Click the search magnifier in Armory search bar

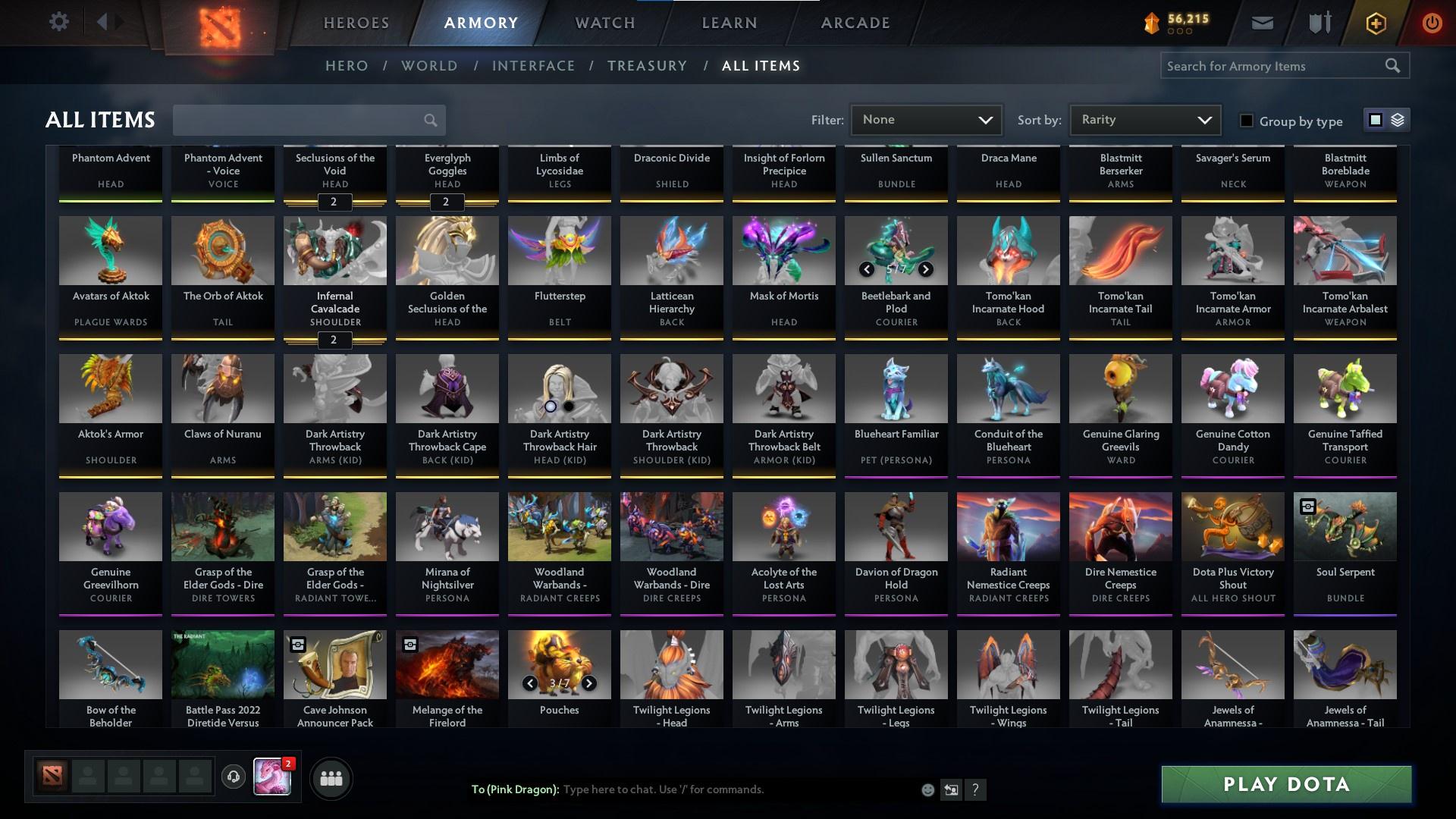point(1394,66)
